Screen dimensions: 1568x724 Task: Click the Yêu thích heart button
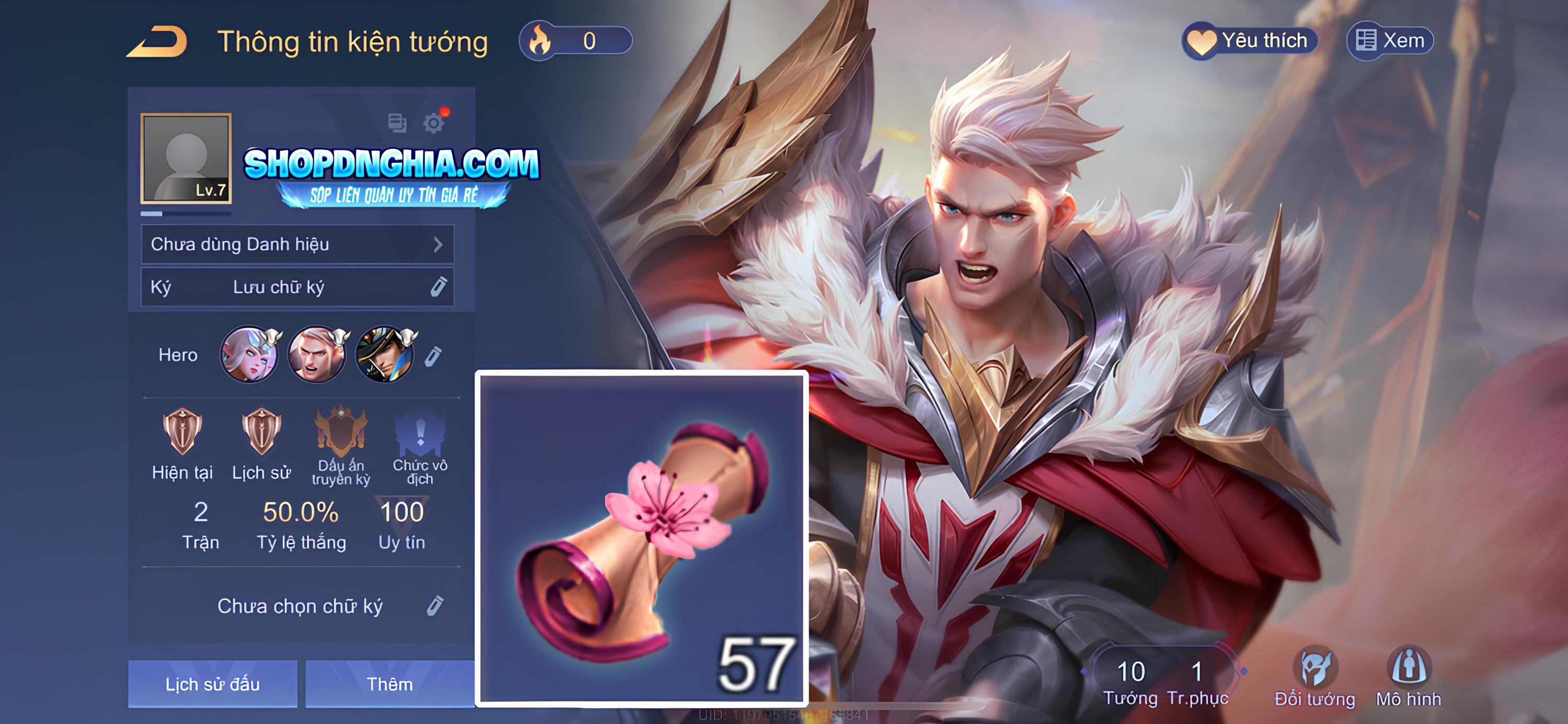1250,41
